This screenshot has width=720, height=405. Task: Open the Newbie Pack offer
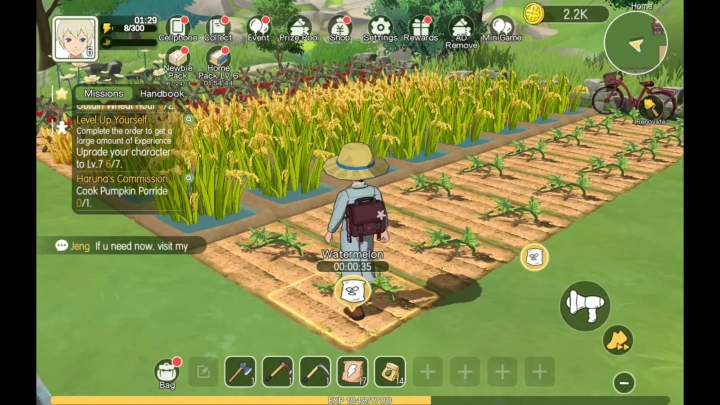177,64
